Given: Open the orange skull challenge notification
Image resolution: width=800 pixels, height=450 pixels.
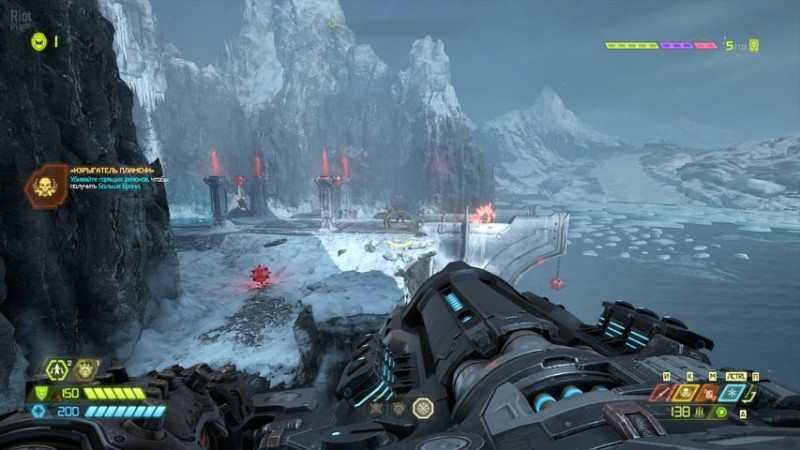Looking at the screenshot, I should (47, 185).
